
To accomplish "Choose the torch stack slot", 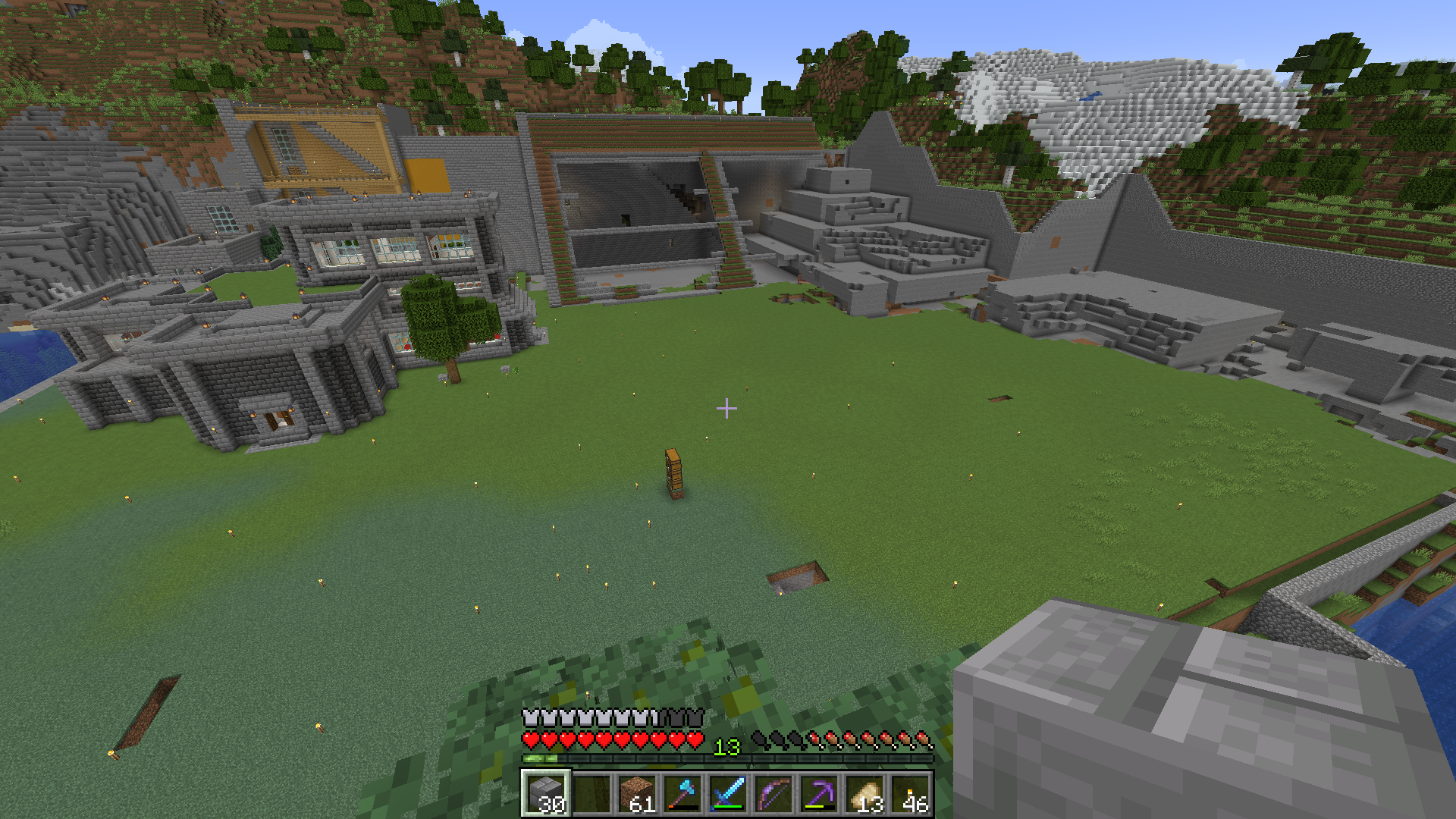I will 910,793.
